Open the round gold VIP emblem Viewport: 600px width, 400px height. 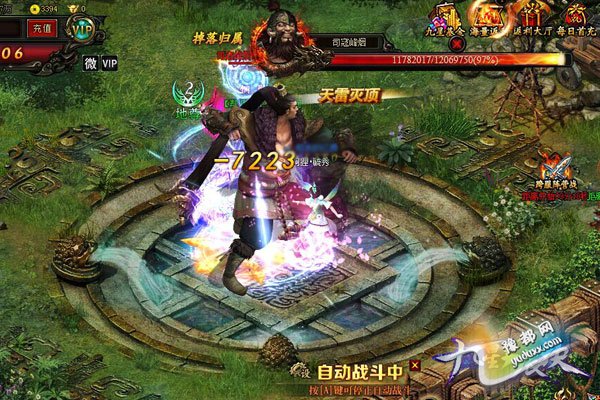coord(81,30)
